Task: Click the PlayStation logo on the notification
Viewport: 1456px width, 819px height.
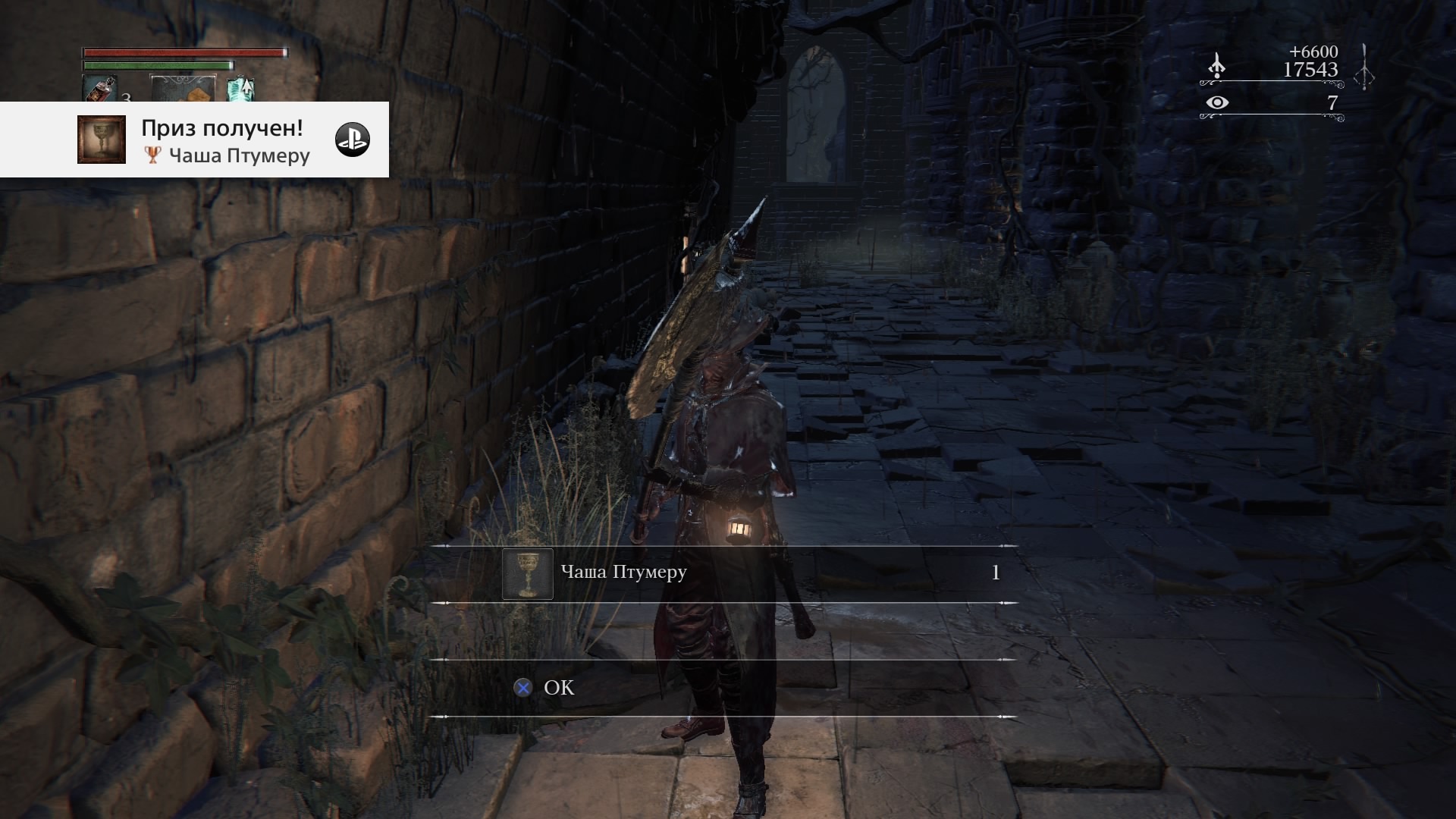Action: (353, 140)
